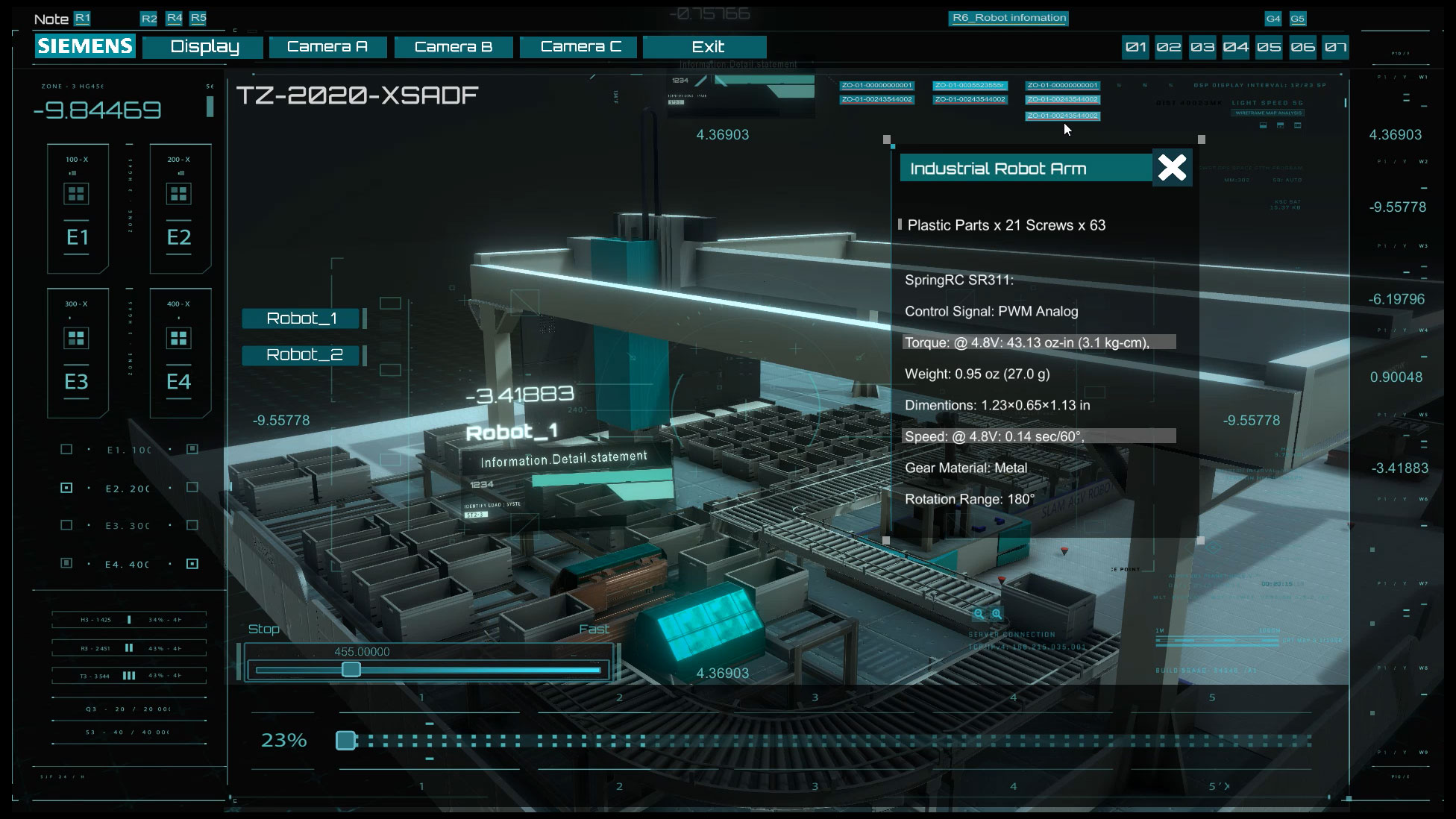Click the 23% timeline progress handle
Viewport: 1456px width, 819px height.
pos(345,741)
